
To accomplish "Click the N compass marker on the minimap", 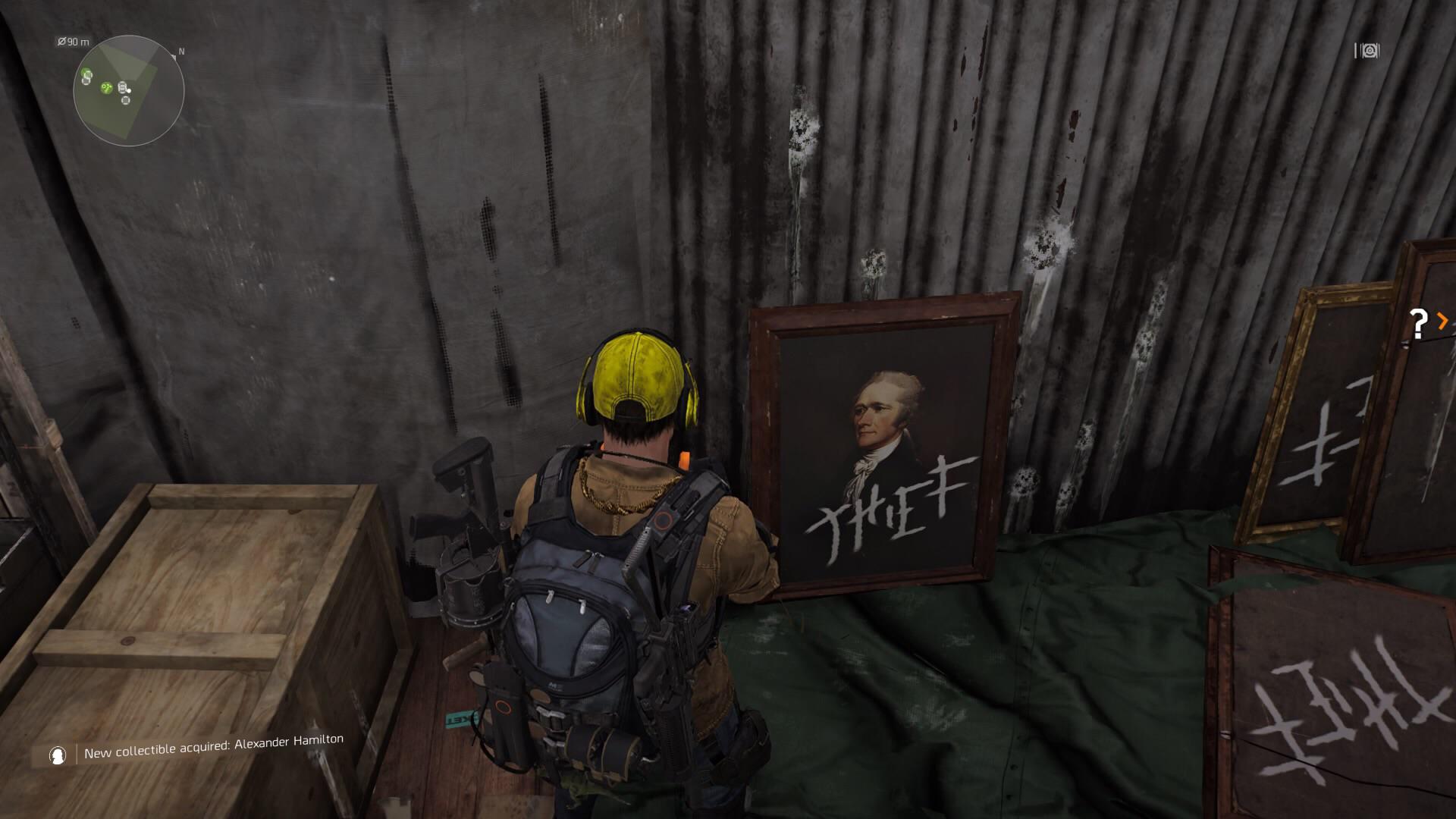I will point(180,52).
